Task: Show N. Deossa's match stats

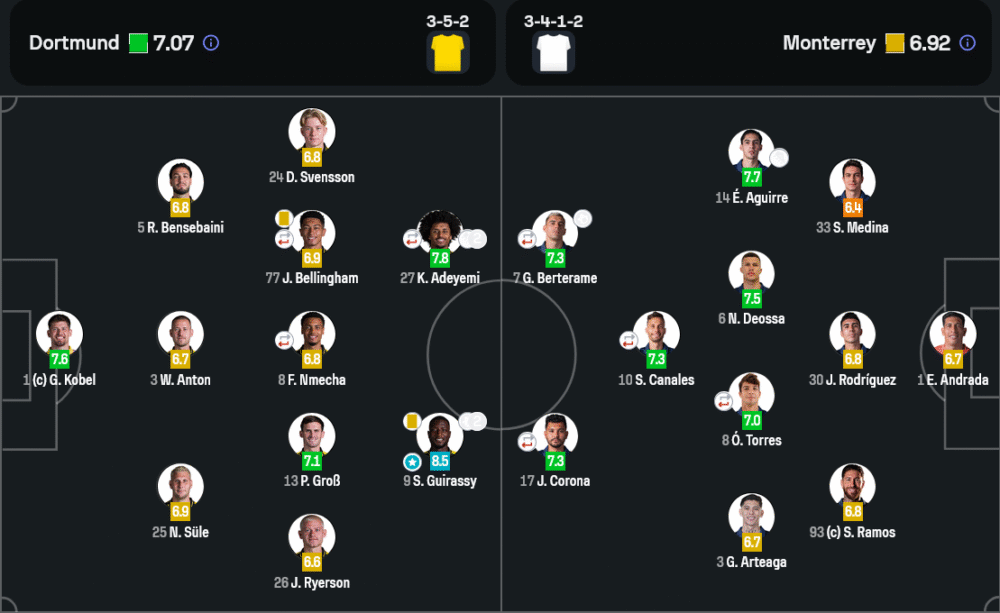Action: (751, 274)
